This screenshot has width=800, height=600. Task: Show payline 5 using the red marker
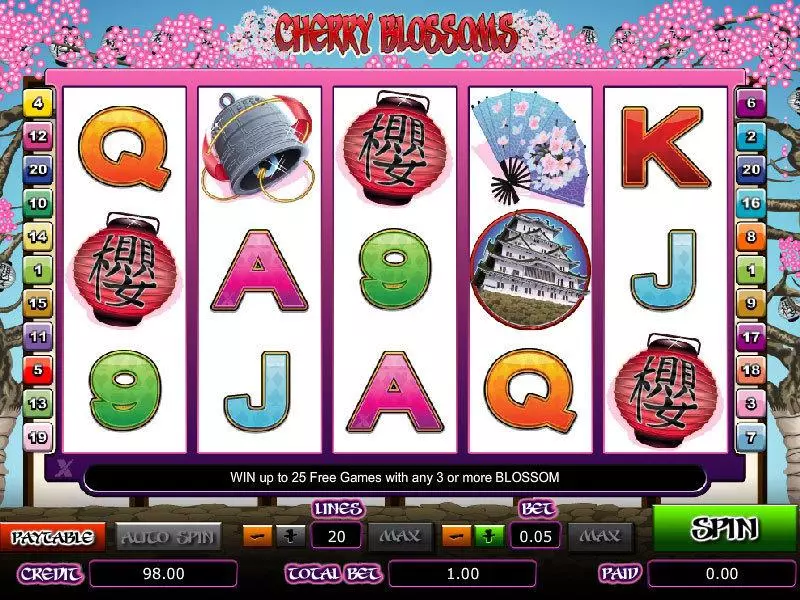(x=38, y=371)
